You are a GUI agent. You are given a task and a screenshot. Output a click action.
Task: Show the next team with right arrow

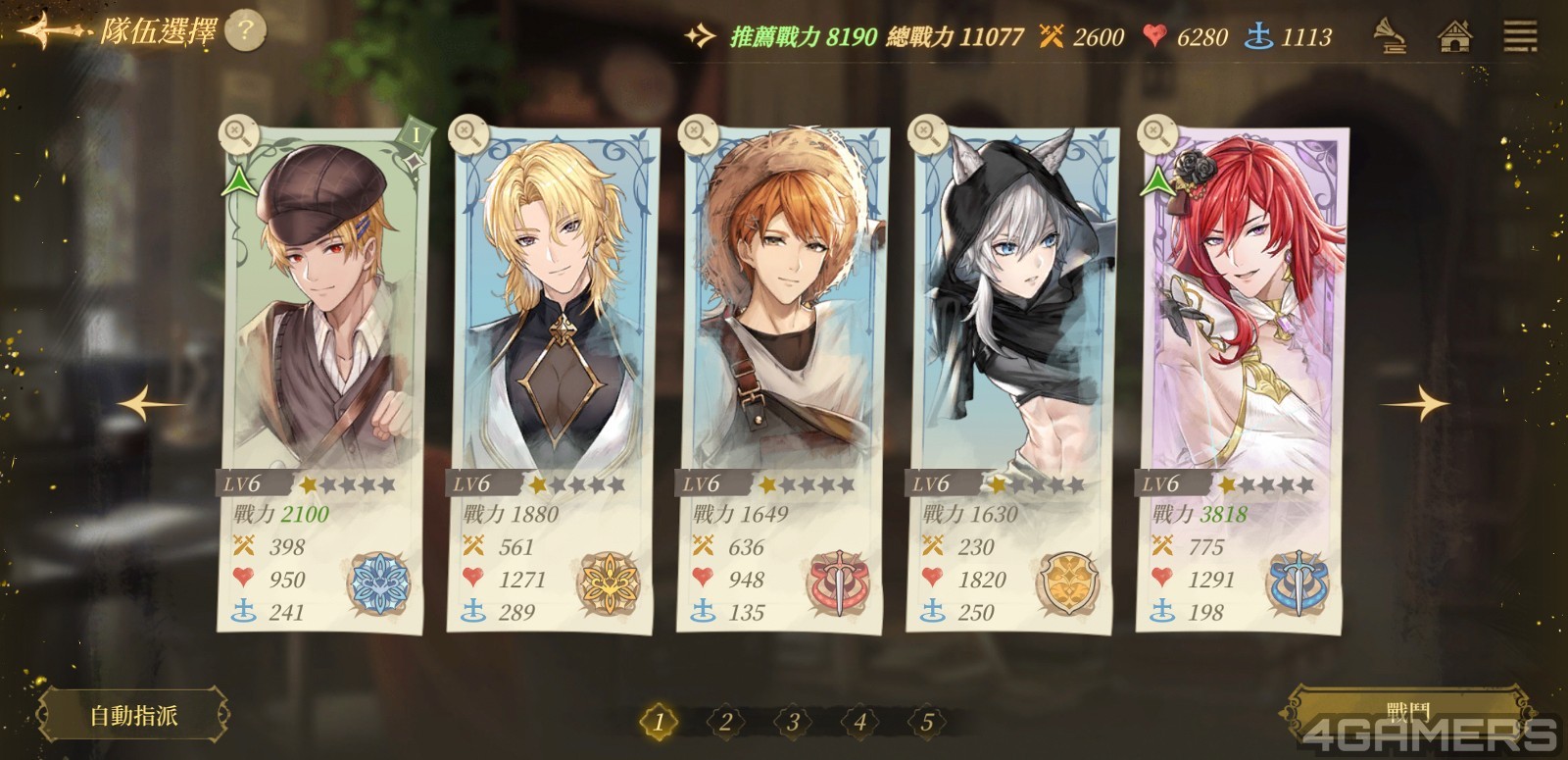click(1418, 403)
